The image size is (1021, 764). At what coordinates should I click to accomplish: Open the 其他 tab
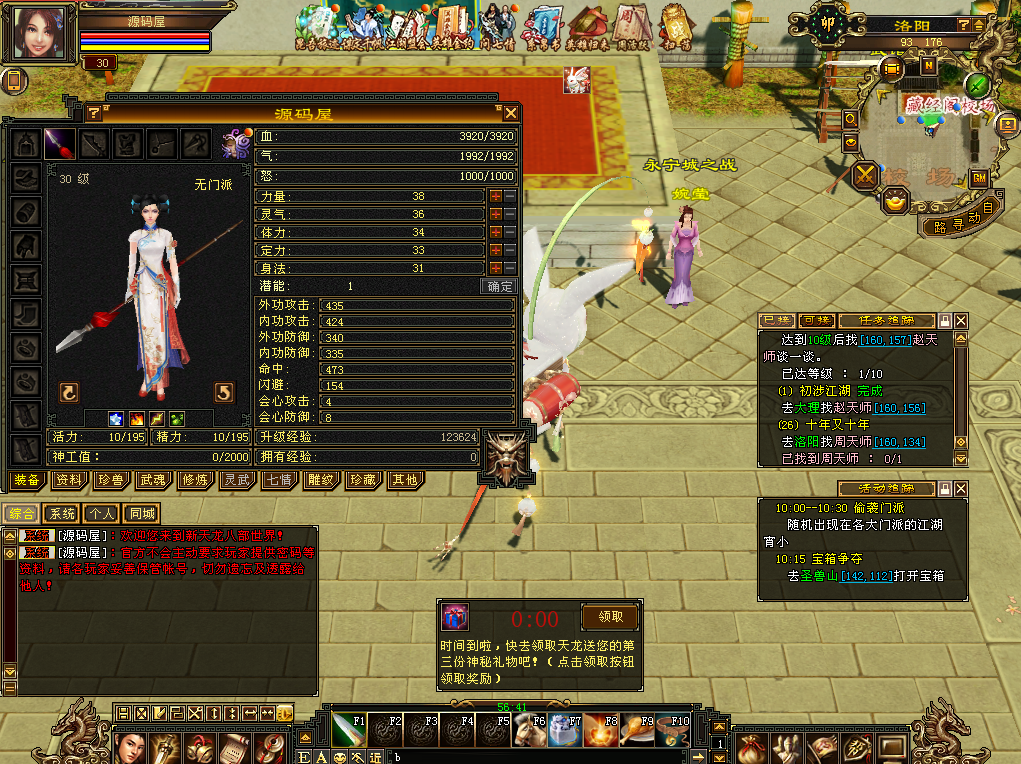pyautogui.click(x=404, y=480)
